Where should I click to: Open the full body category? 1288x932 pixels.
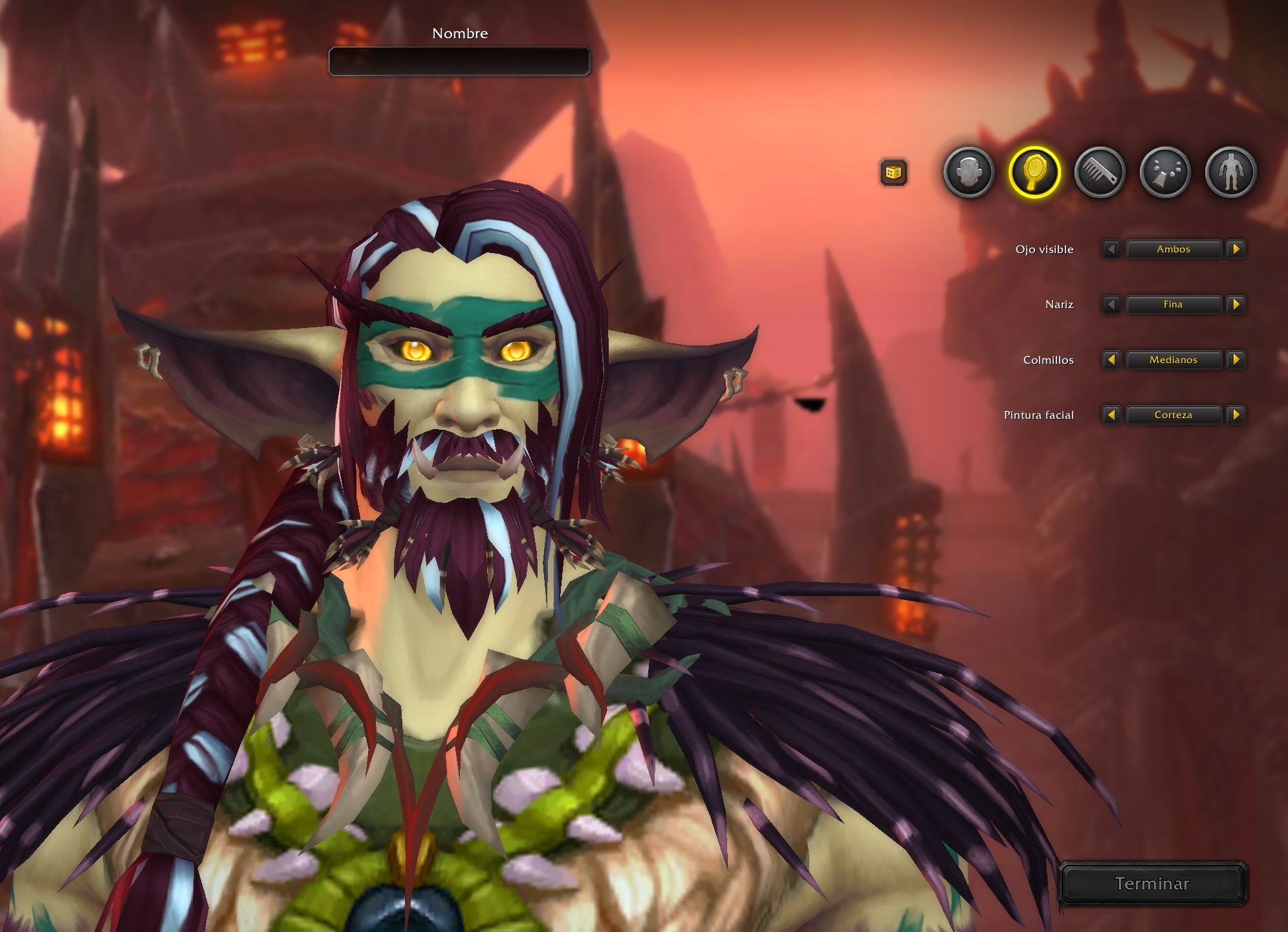[x=1230, y=172]
